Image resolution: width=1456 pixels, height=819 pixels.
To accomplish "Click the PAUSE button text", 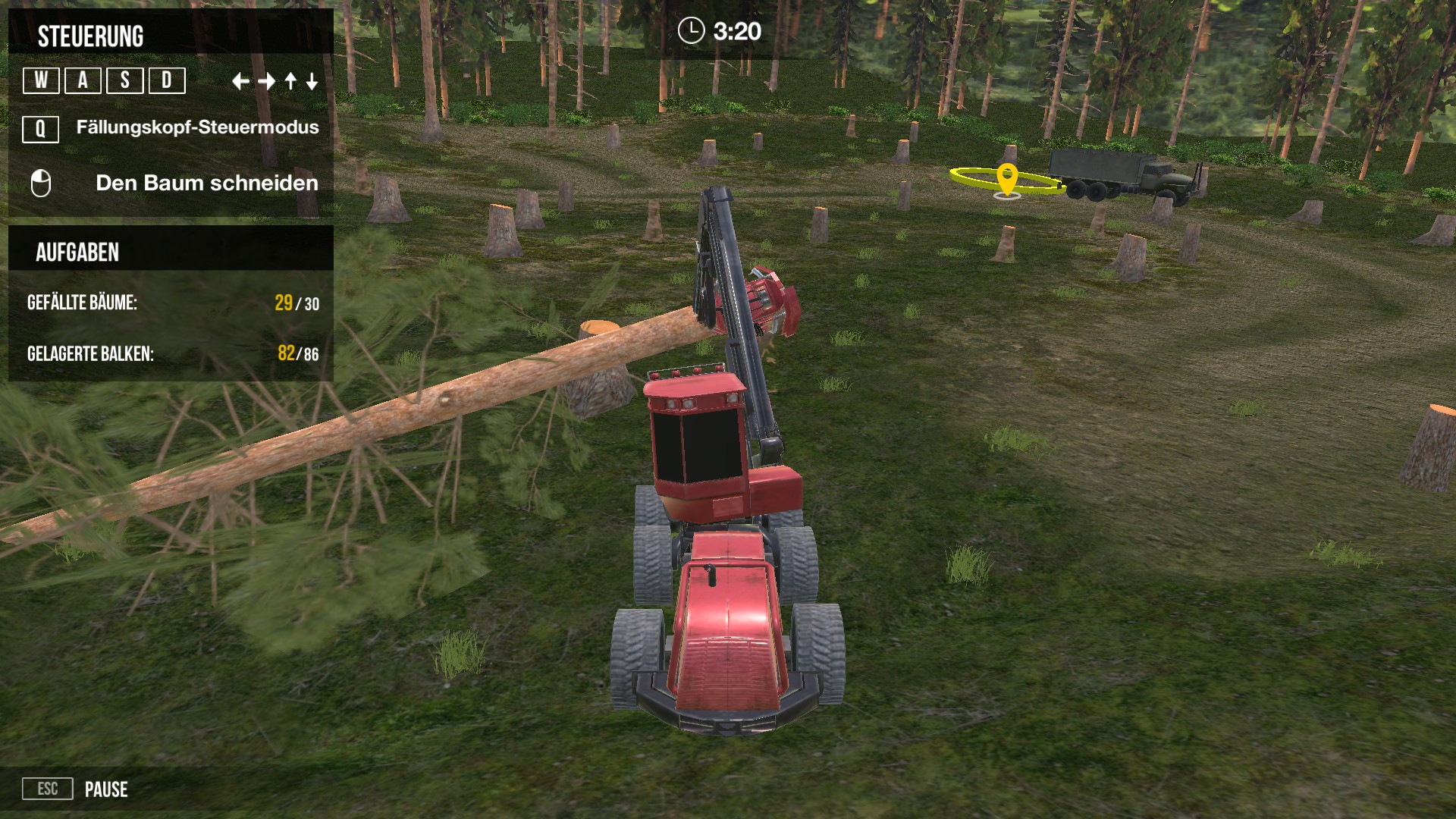I will [106, 789].
